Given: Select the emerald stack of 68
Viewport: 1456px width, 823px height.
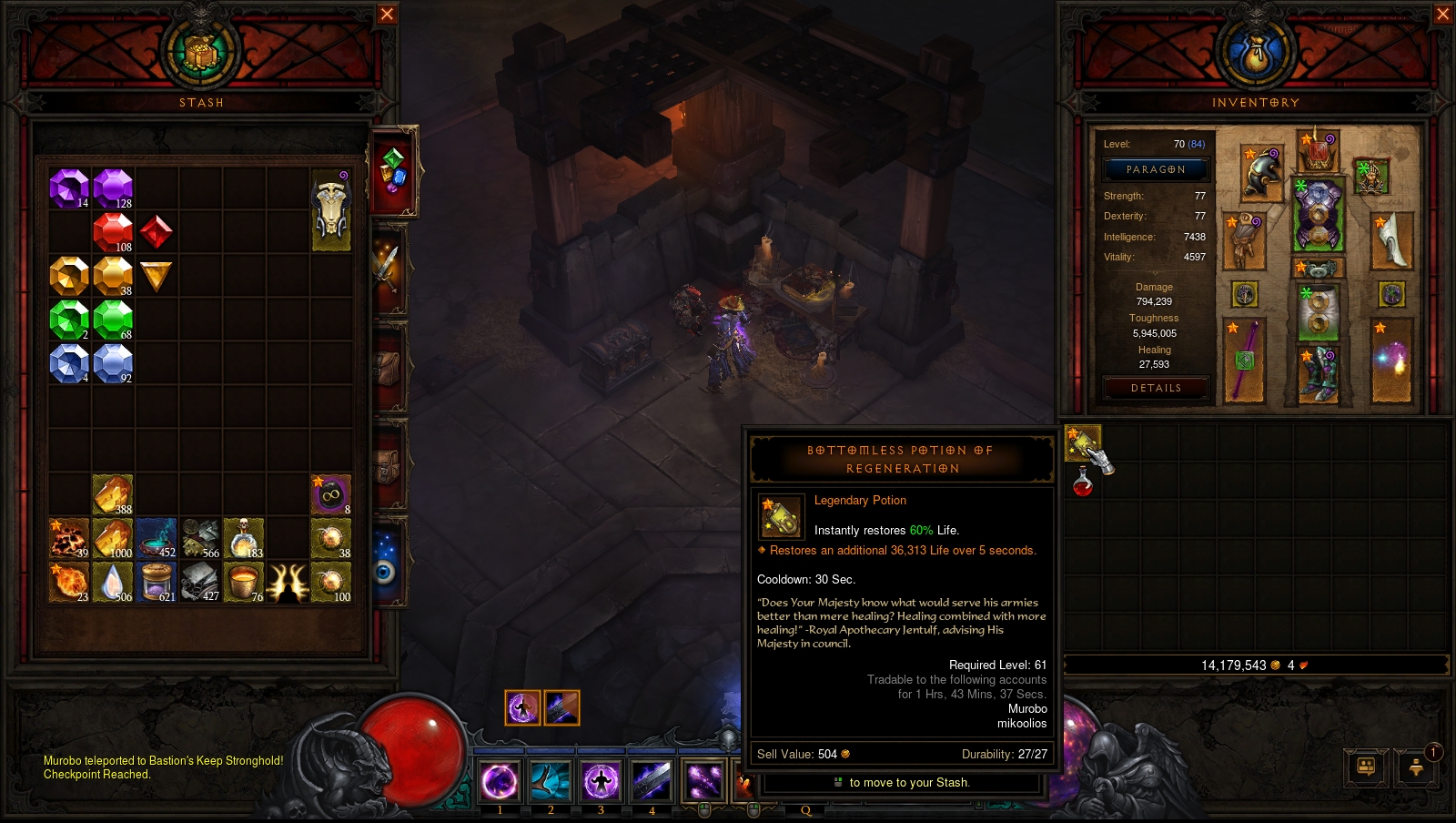Looking at the screenshot, I should coord(113,320).
